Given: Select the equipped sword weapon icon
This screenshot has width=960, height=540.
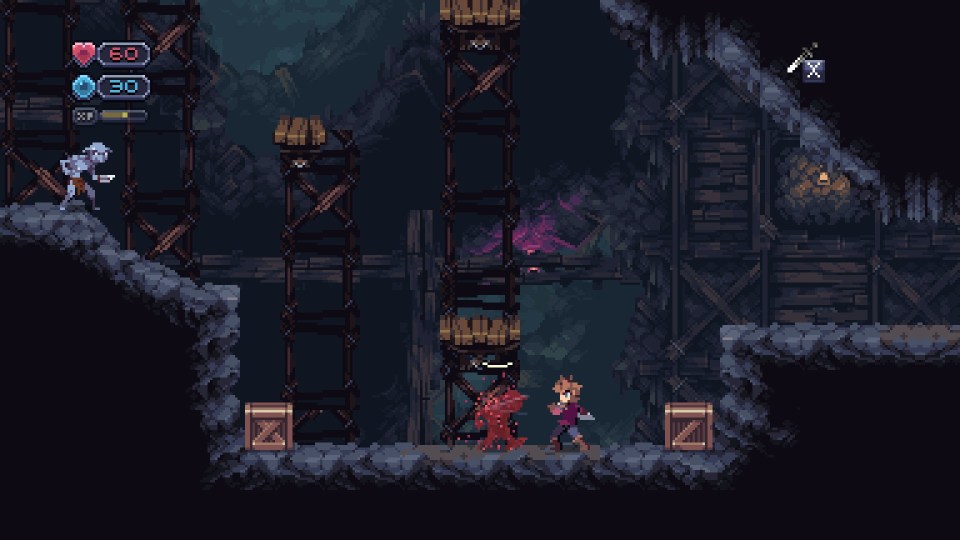Looking at the screenshot, I should click(x=802, y=58).
